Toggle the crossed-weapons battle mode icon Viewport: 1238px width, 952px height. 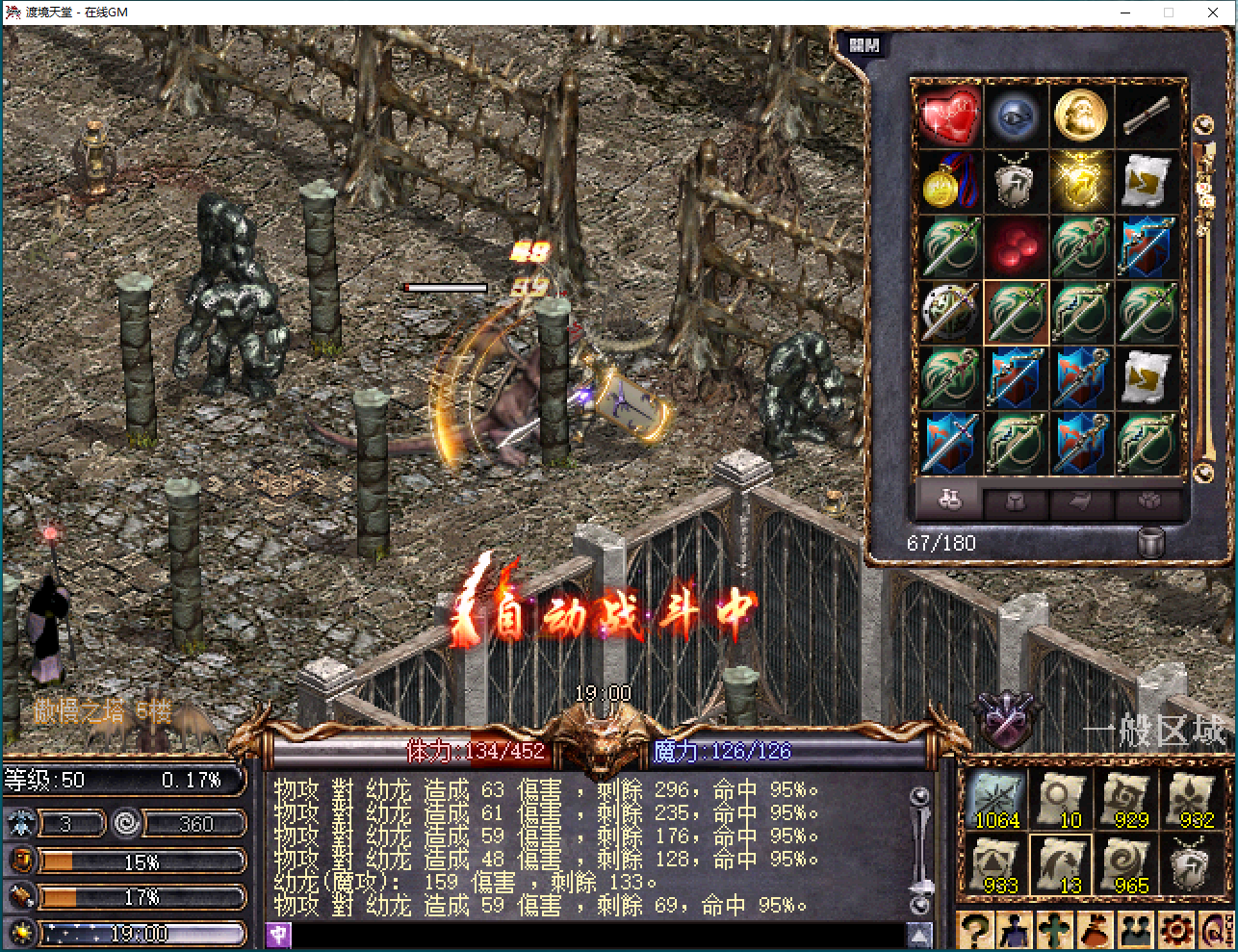(1006, 721)
